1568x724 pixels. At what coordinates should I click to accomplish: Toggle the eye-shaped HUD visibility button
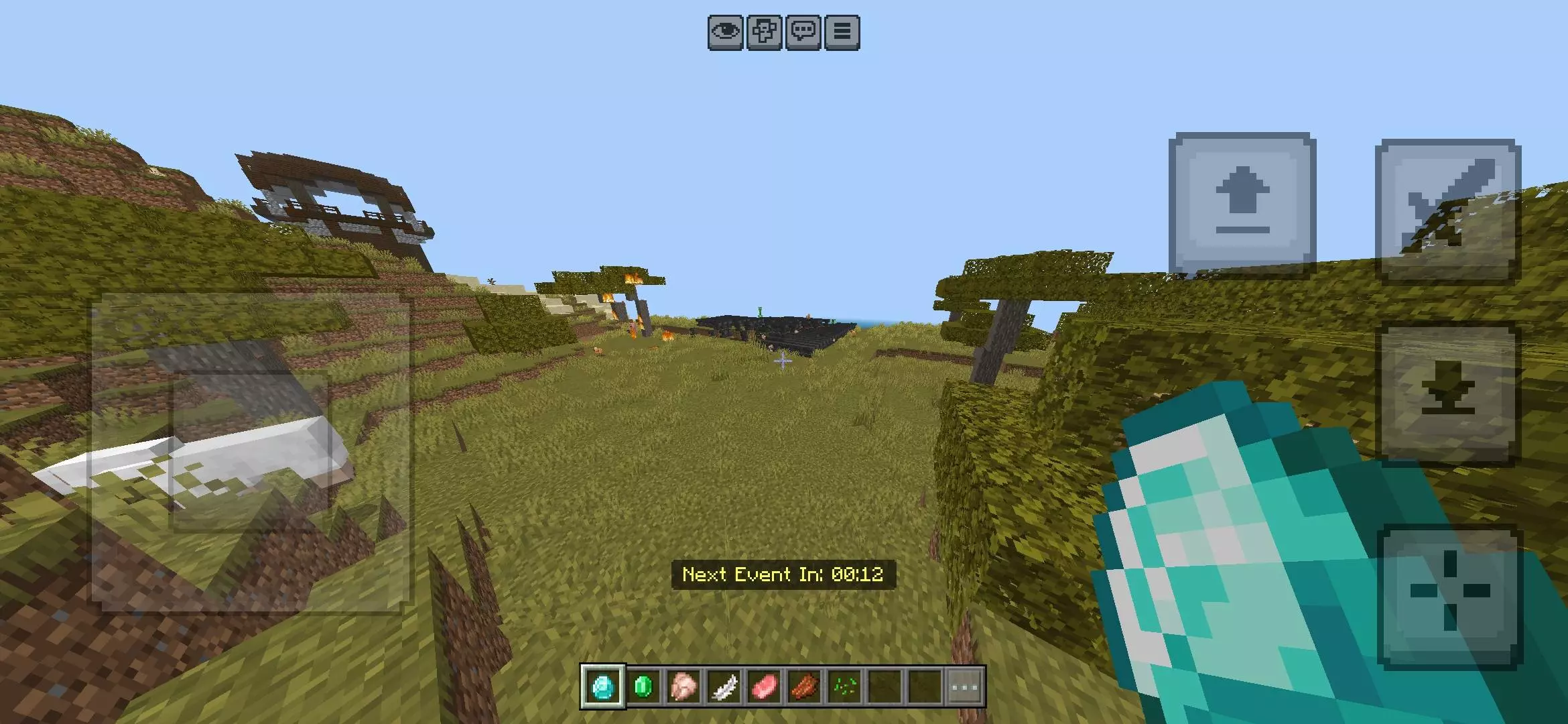click(726, 32)
